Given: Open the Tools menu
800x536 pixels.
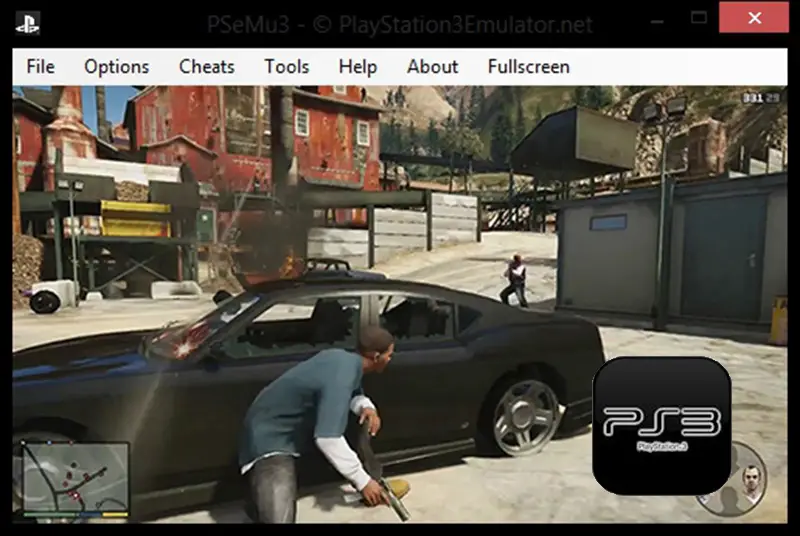Looking at the screenshot, I should point(286,67).
